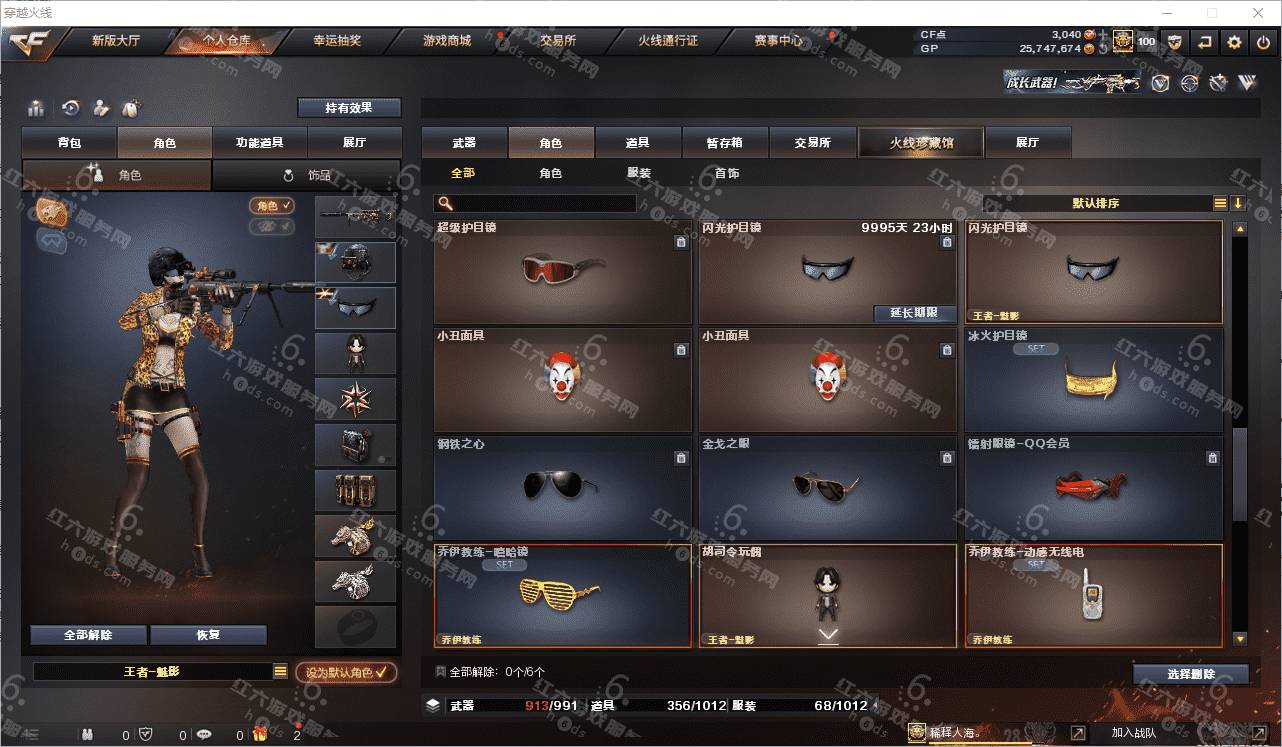This screenshot has height=747, width=1282.
Task: Click the 延长期限 extend duration button
Action: [x=914, y=313]
